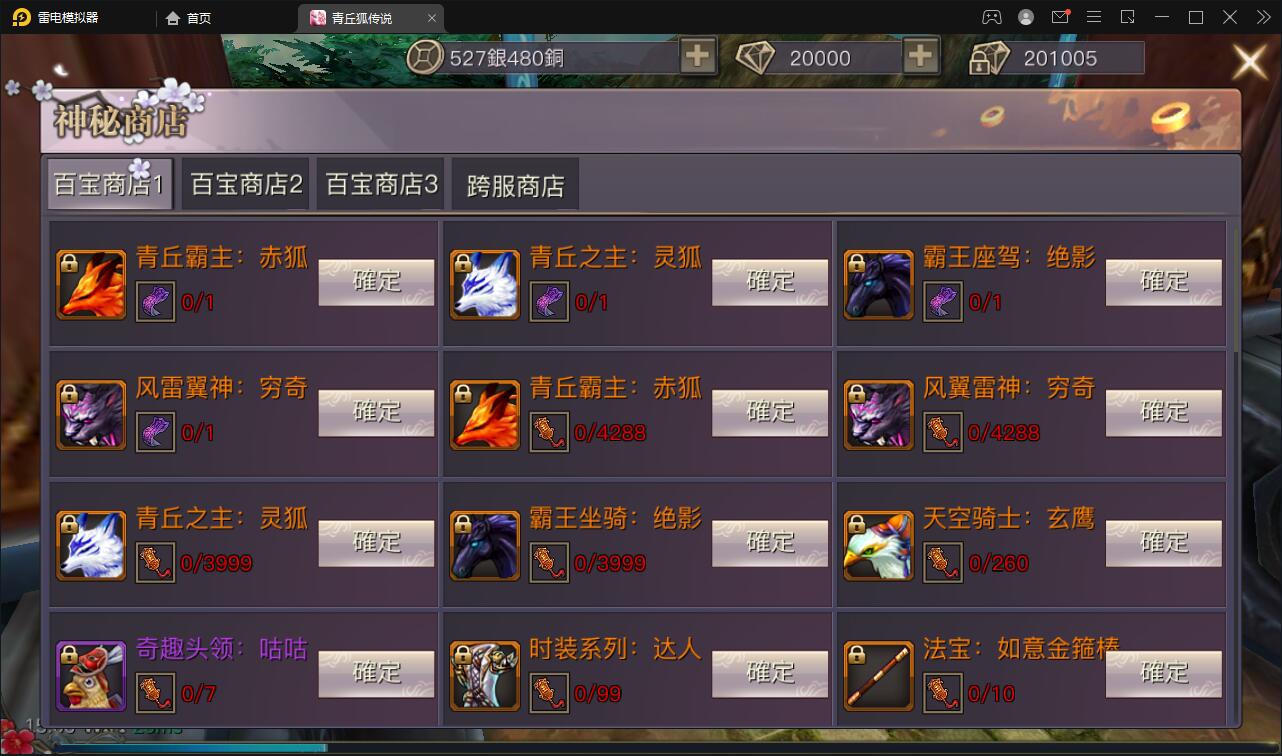Select the 青丘霸主：赤狐 red fox icon

pos(90,283)
